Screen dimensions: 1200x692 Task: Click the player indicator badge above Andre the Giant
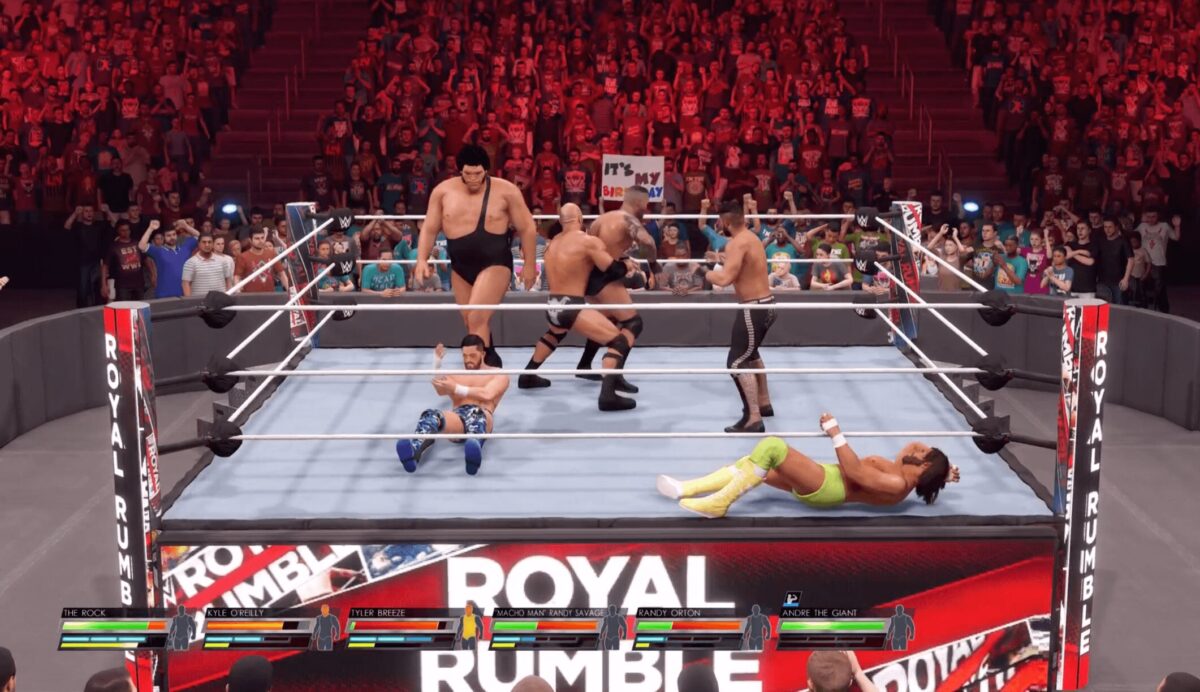click(x=789, y=599)
